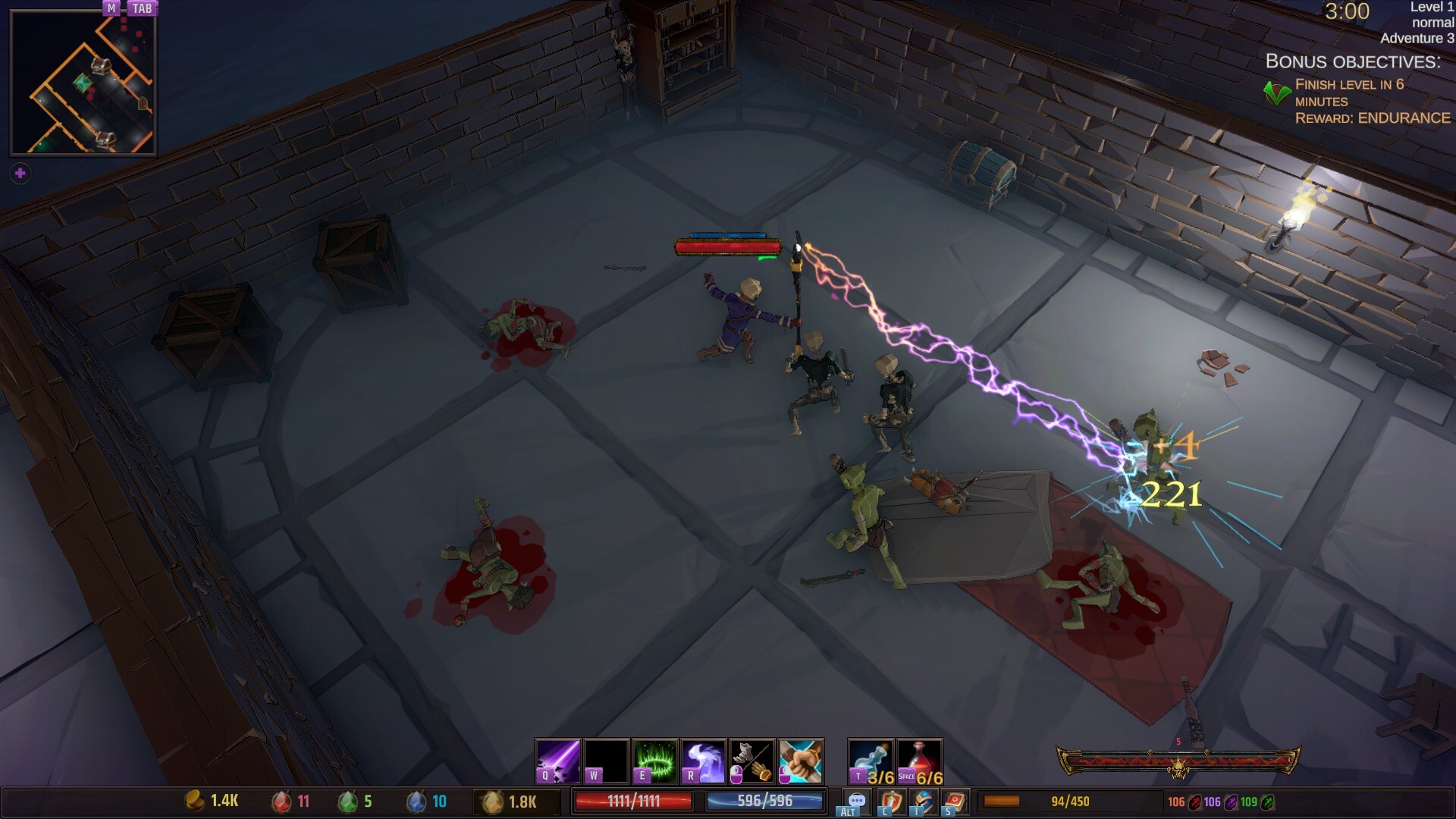Click the dungeon minimap
This screenshot has height=819, width=1456.
83,82
